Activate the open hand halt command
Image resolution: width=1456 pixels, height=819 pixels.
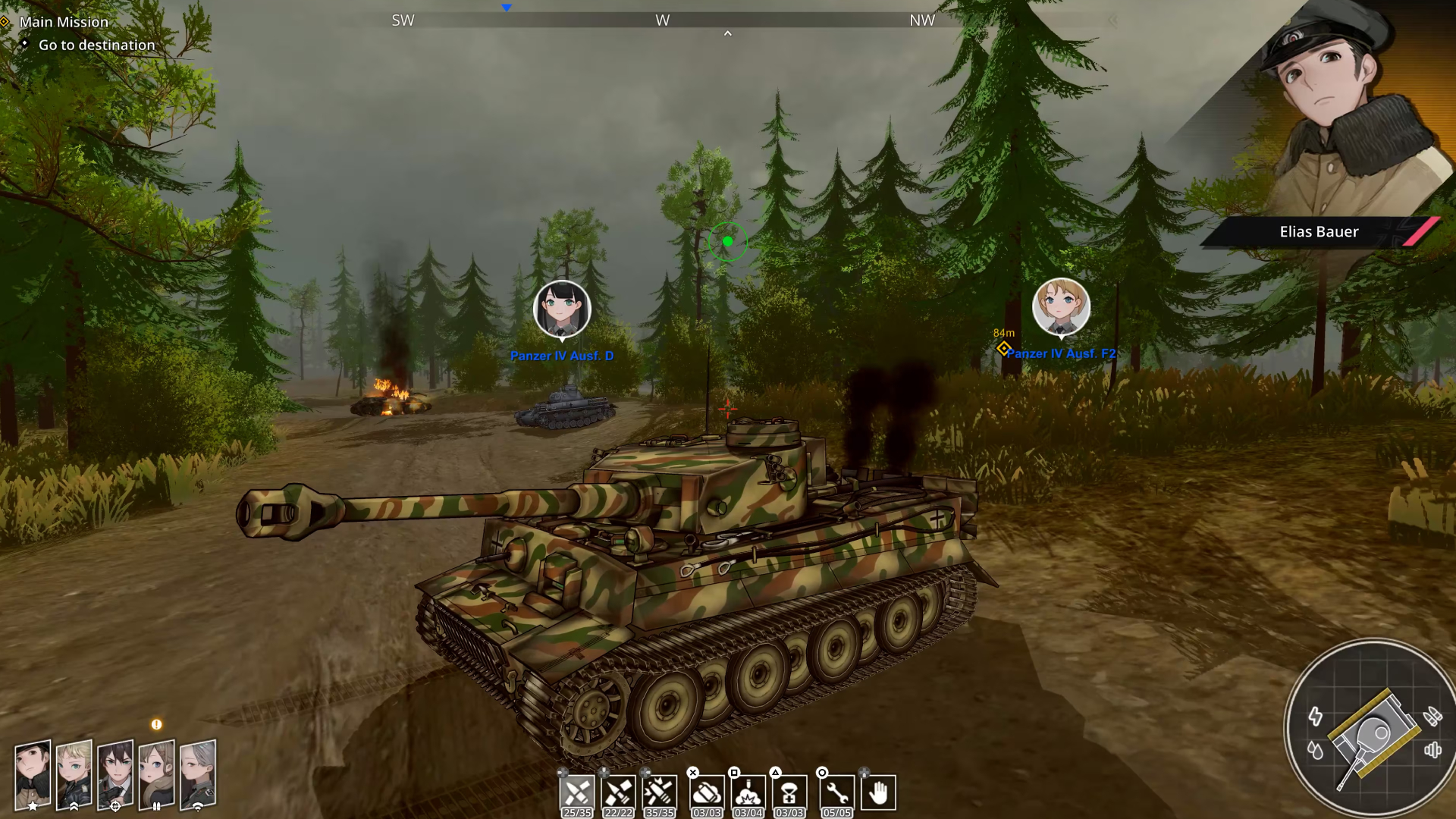878,793
